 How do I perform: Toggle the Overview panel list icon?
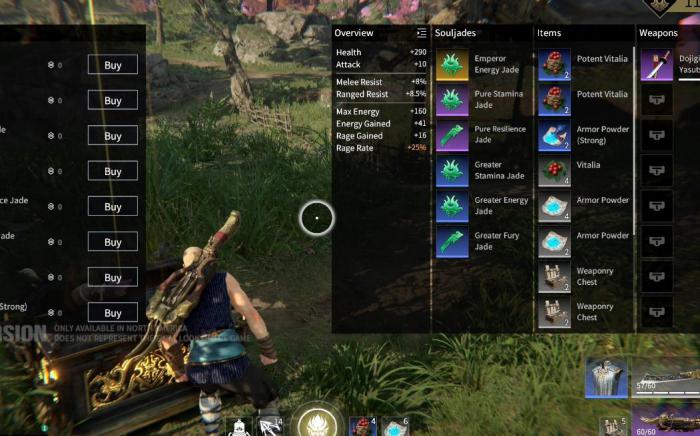(422, 33)
